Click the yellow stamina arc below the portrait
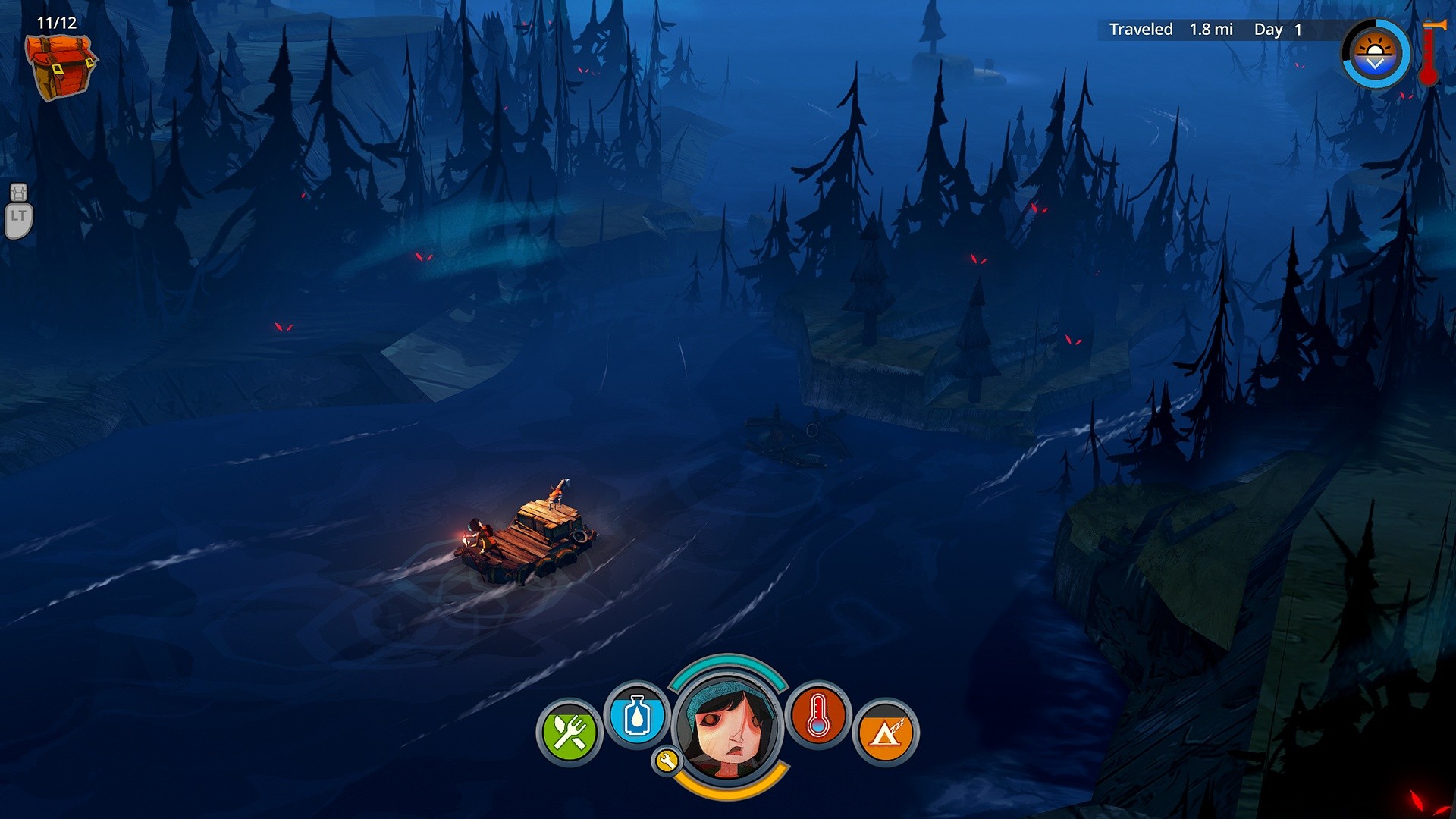The width and height of the screenshot is (1456, 819). [x=729, y=796]
